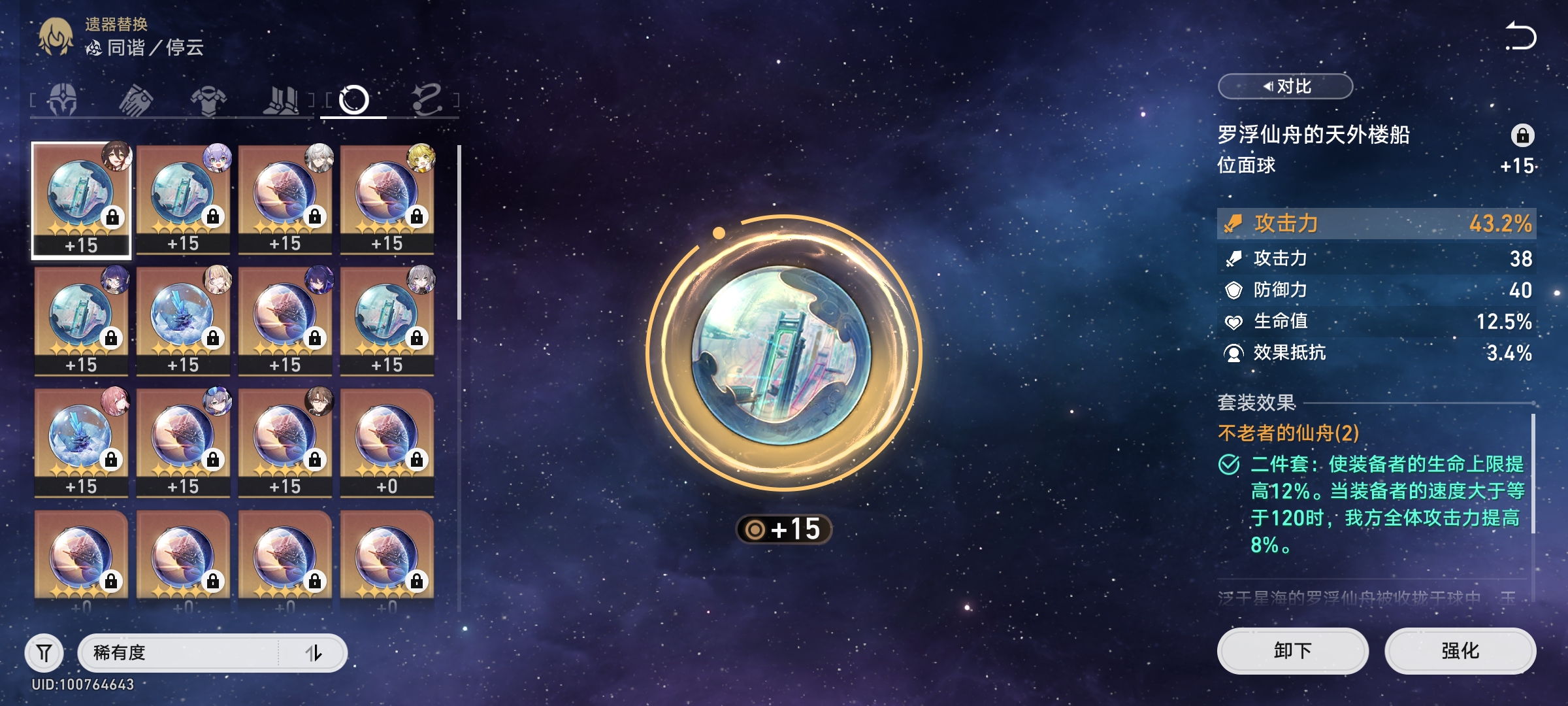Enhance relic with 强化 button
1568x706 pixels.
[x=1460, y=650]
